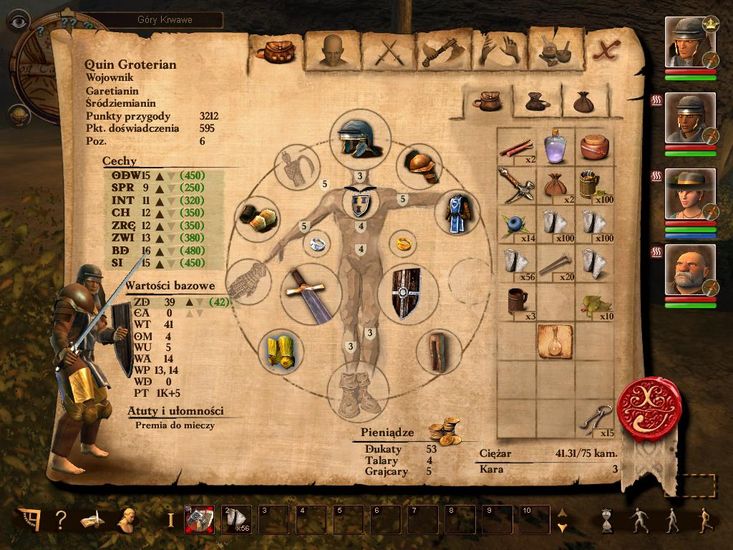Close the sheet with the red wax seal
The image size is (733, 550).
coord(650,407)
